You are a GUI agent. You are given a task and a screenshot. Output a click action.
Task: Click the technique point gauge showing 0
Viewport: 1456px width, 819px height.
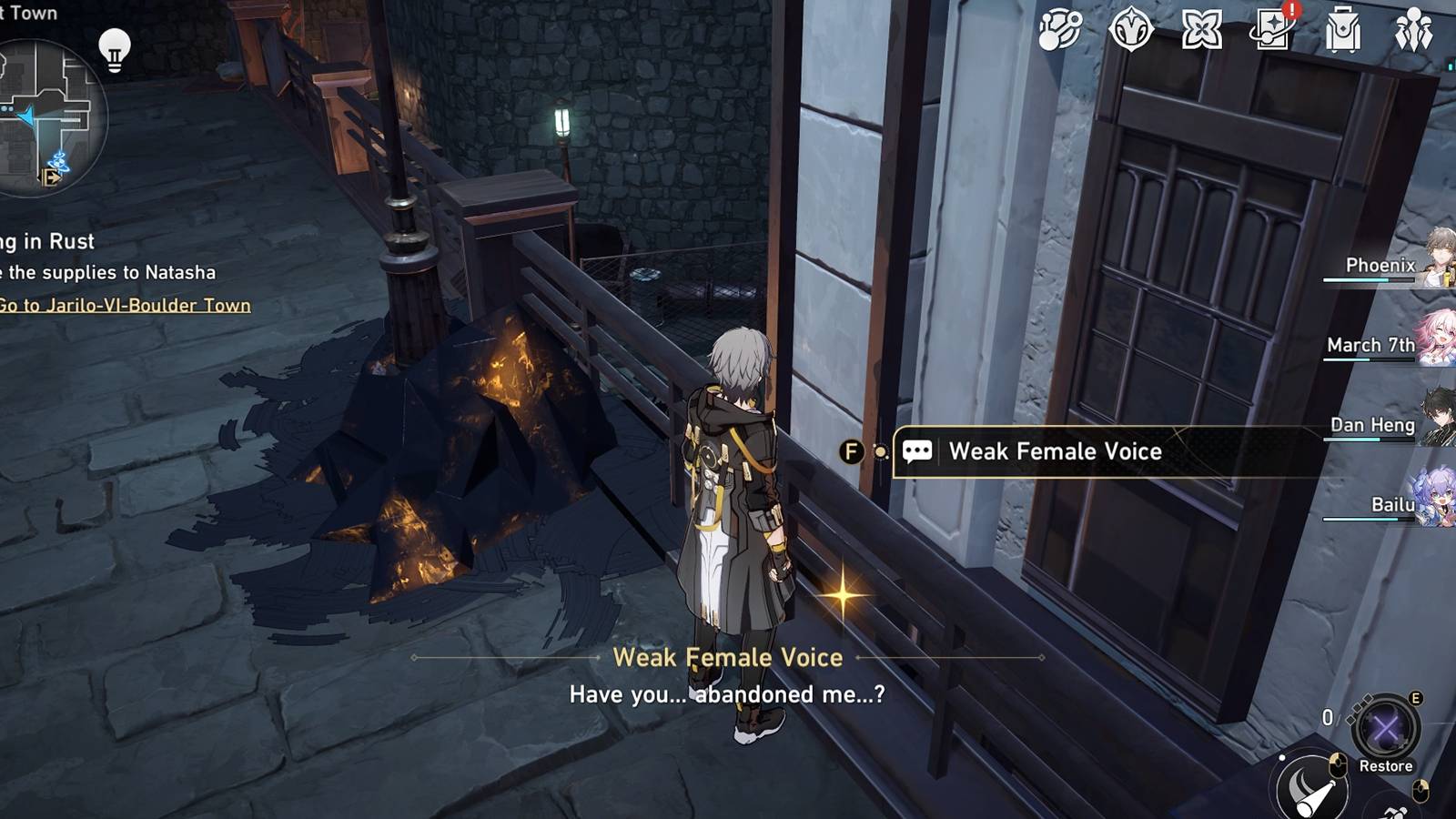click(1328, 717)
